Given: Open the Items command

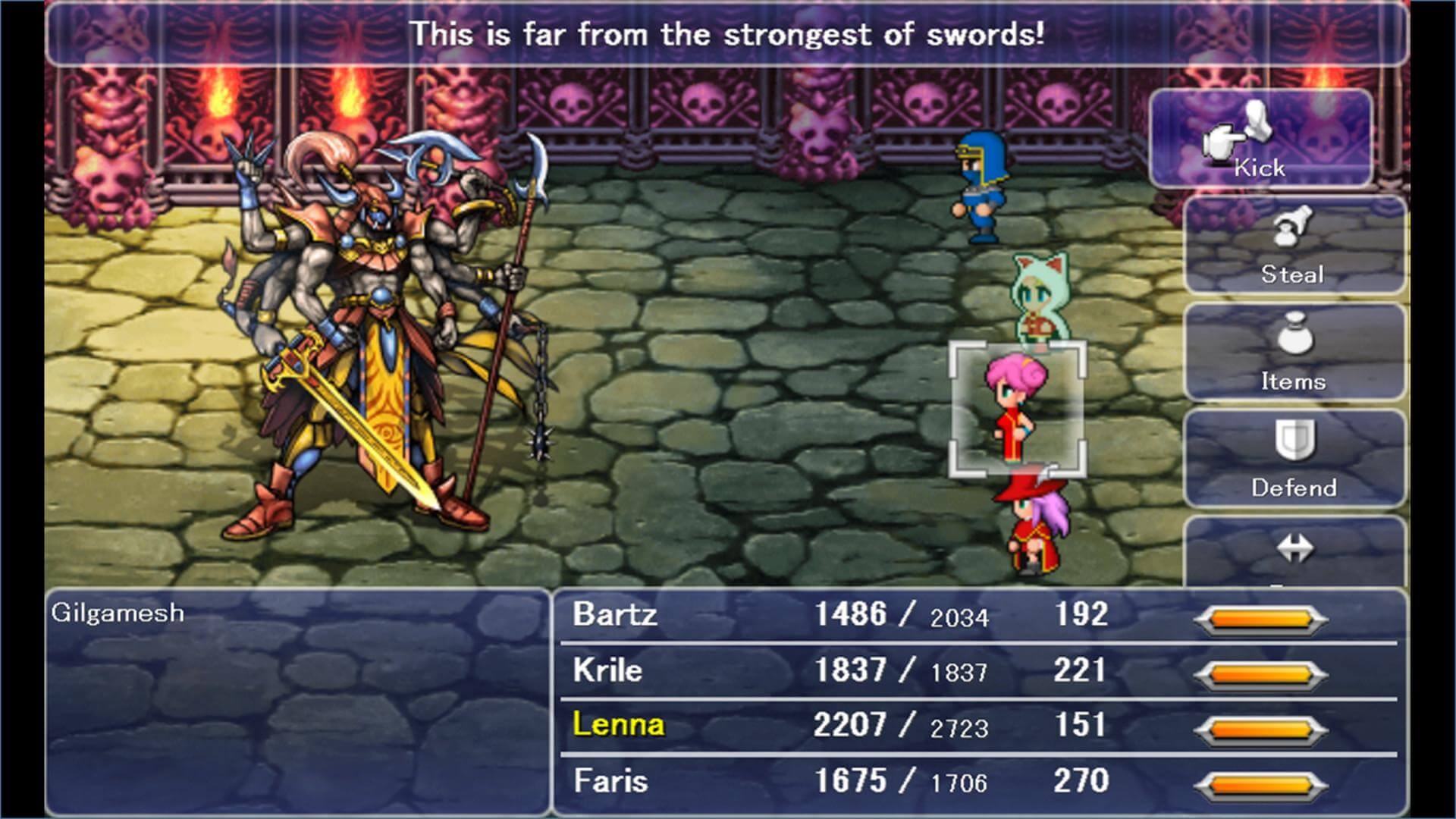Looking at the screenshot, I should (x=1294, y=352).
